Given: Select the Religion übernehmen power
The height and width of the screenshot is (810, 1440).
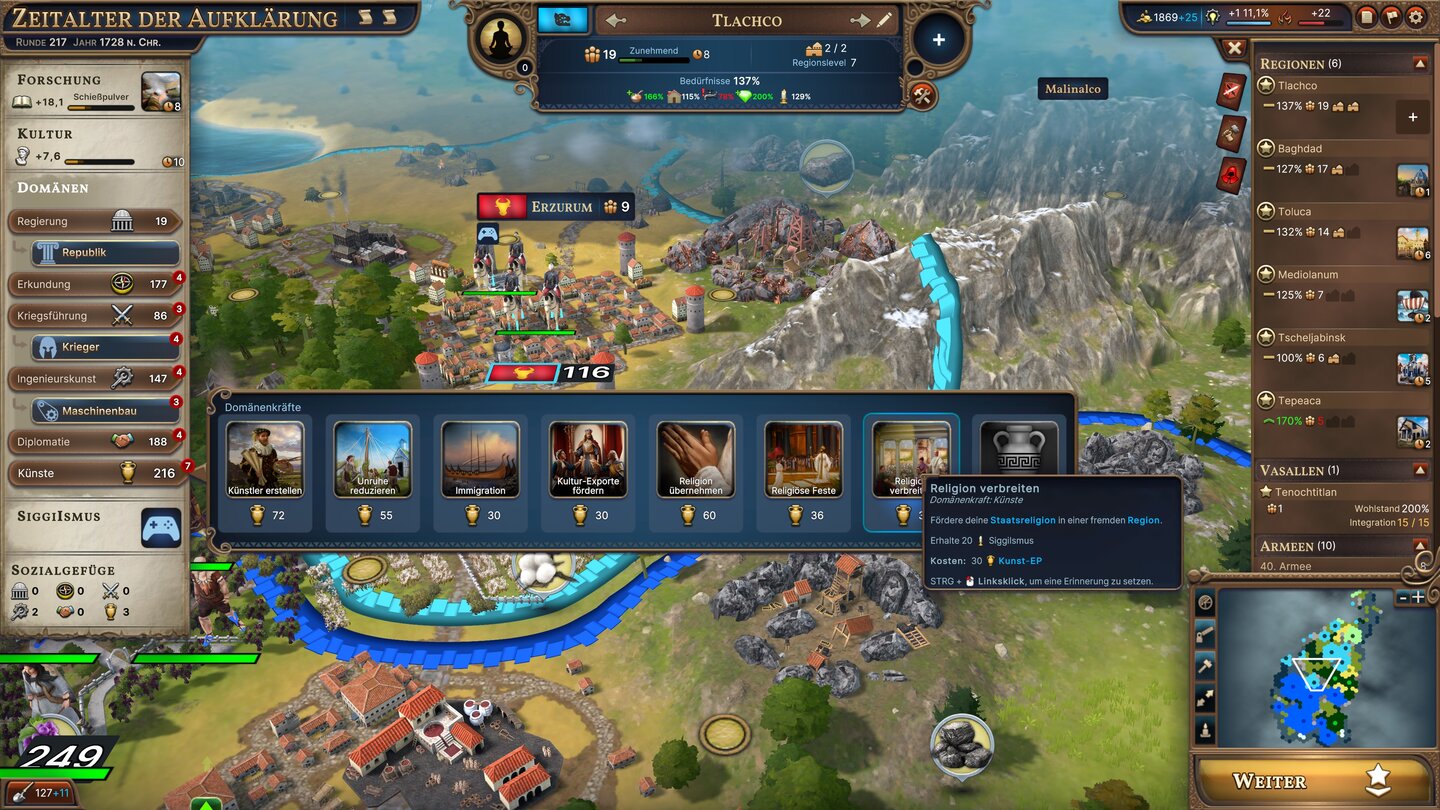Looking at the screenshot, I should (696, 472).
